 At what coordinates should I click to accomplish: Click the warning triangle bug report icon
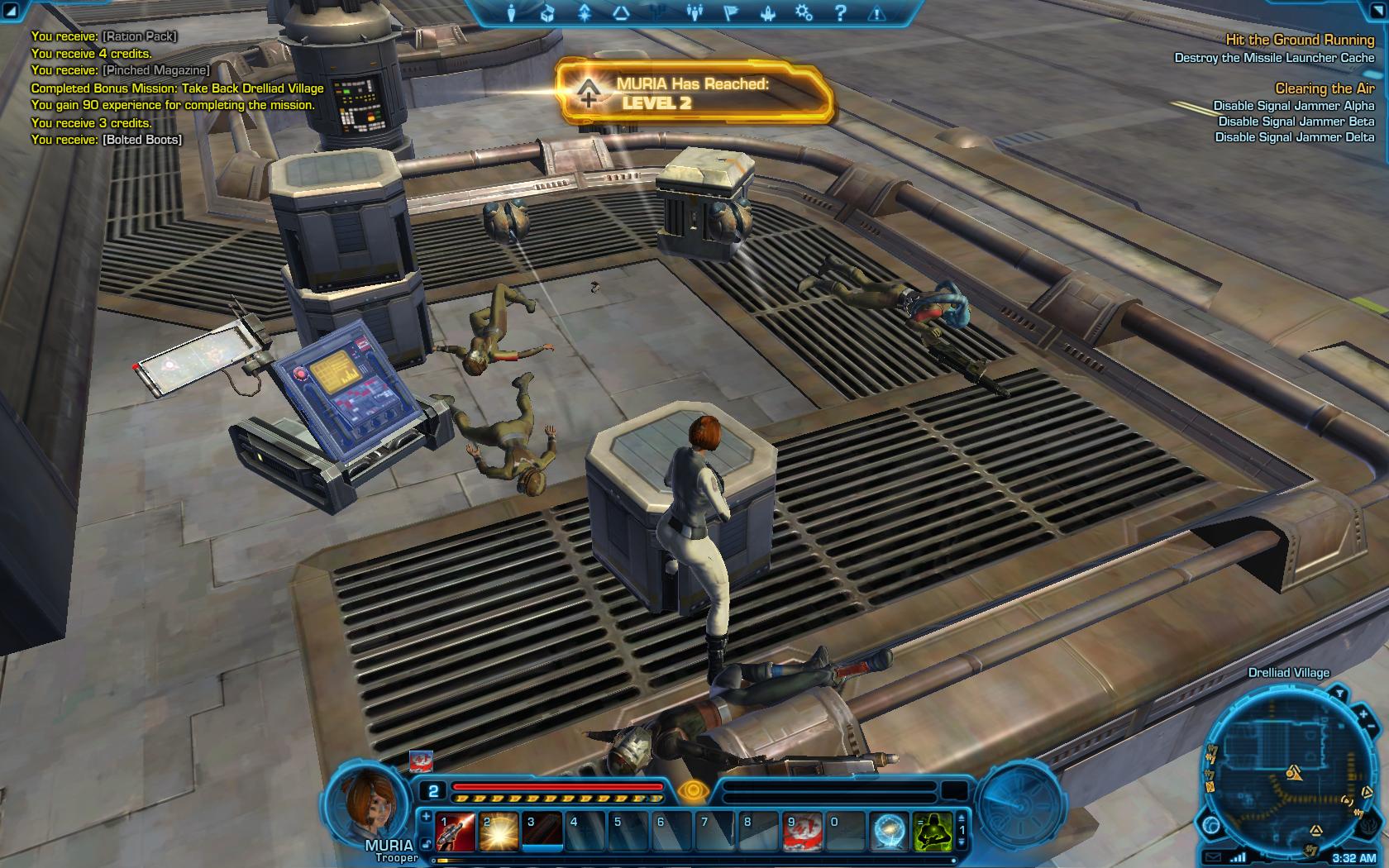[877, 13]
